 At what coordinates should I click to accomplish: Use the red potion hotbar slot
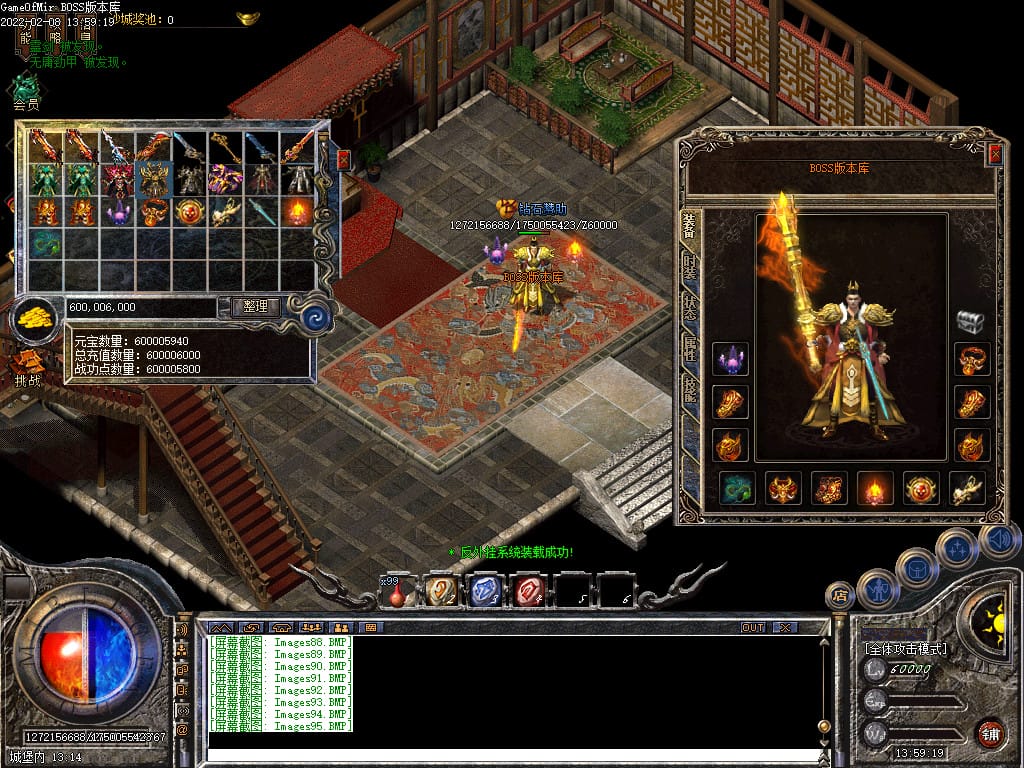397,593
